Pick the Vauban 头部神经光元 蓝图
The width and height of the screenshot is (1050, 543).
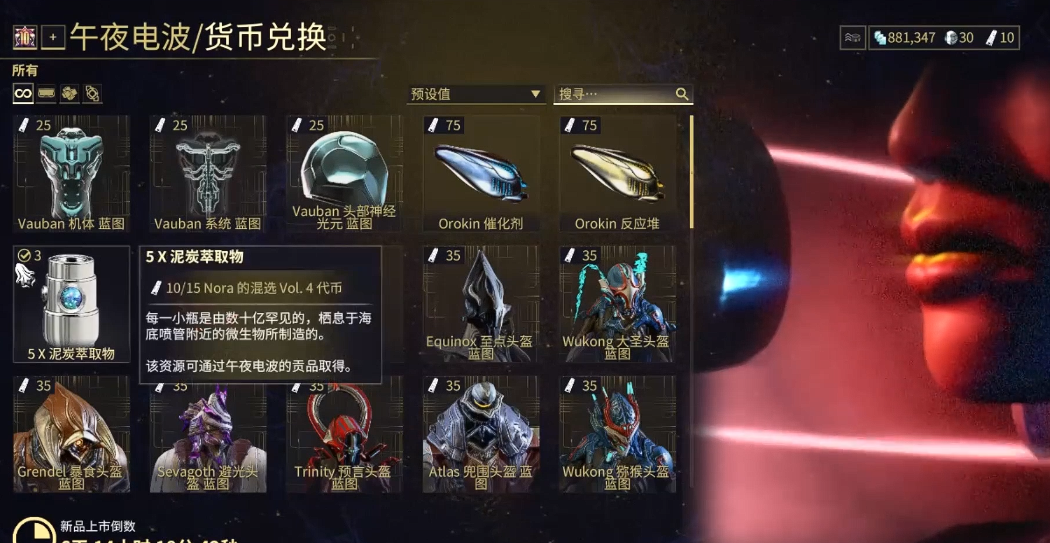click(344, 173)
